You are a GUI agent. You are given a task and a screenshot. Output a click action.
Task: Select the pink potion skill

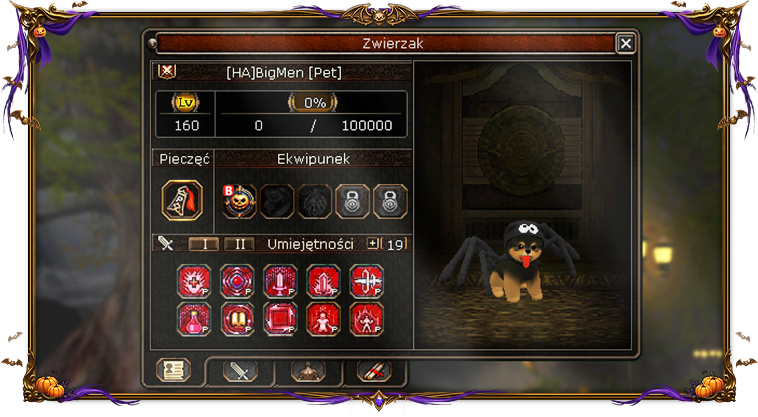[194, 318]
